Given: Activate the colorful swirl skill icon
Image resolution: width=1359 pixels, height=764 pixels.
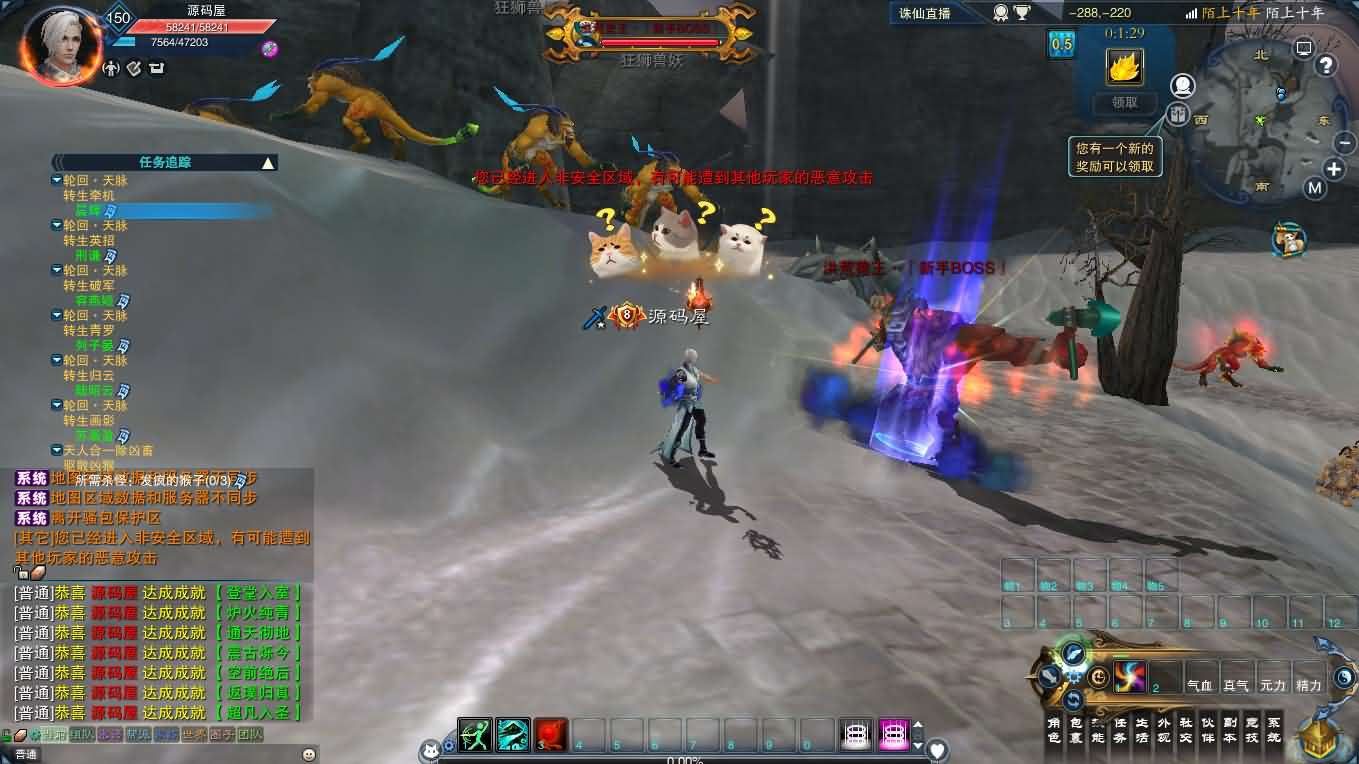Looking at the screenshot, I should (x=1129, y=677).
